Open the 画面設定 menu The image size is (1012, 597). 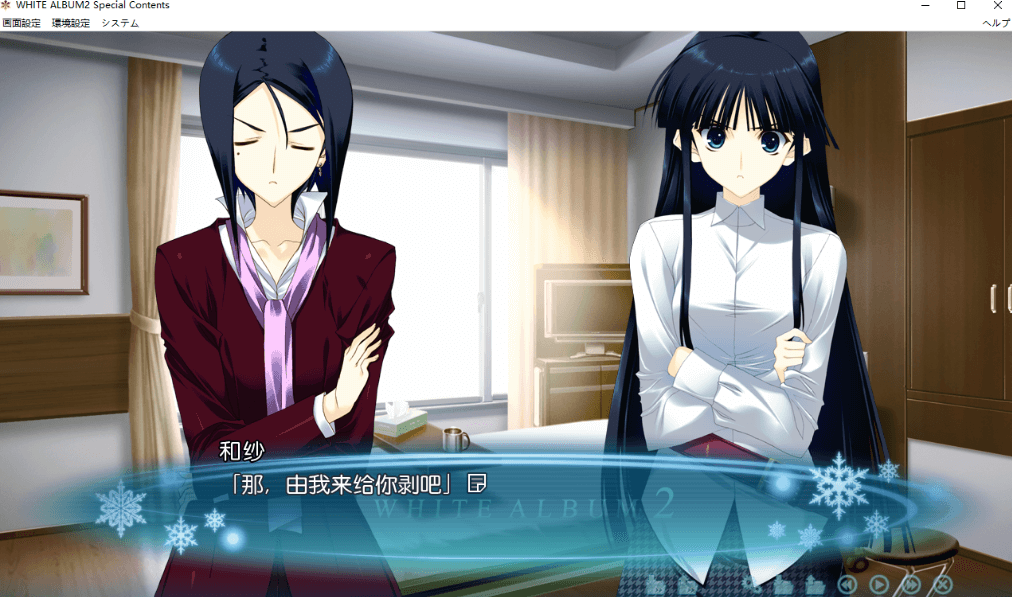21,23
